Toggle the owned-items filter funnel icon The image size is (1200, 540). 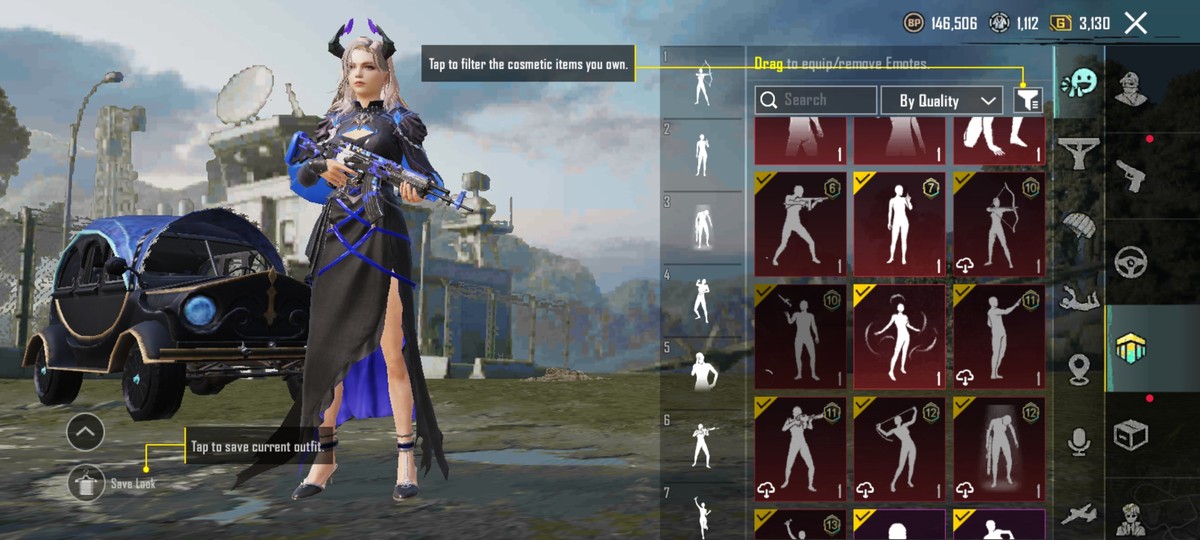point(1028,100)
